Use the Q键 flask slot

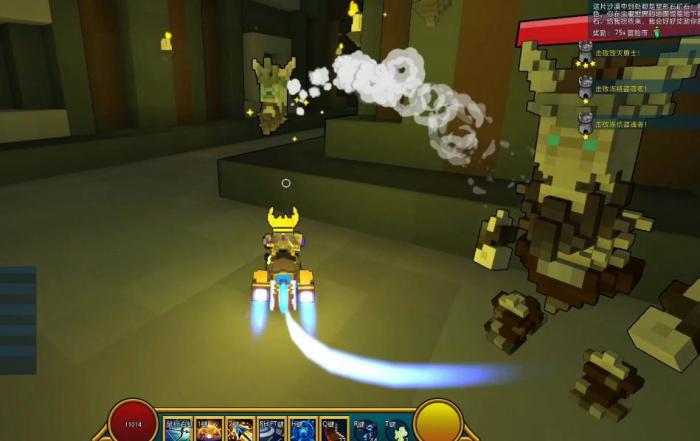point(333,430)
